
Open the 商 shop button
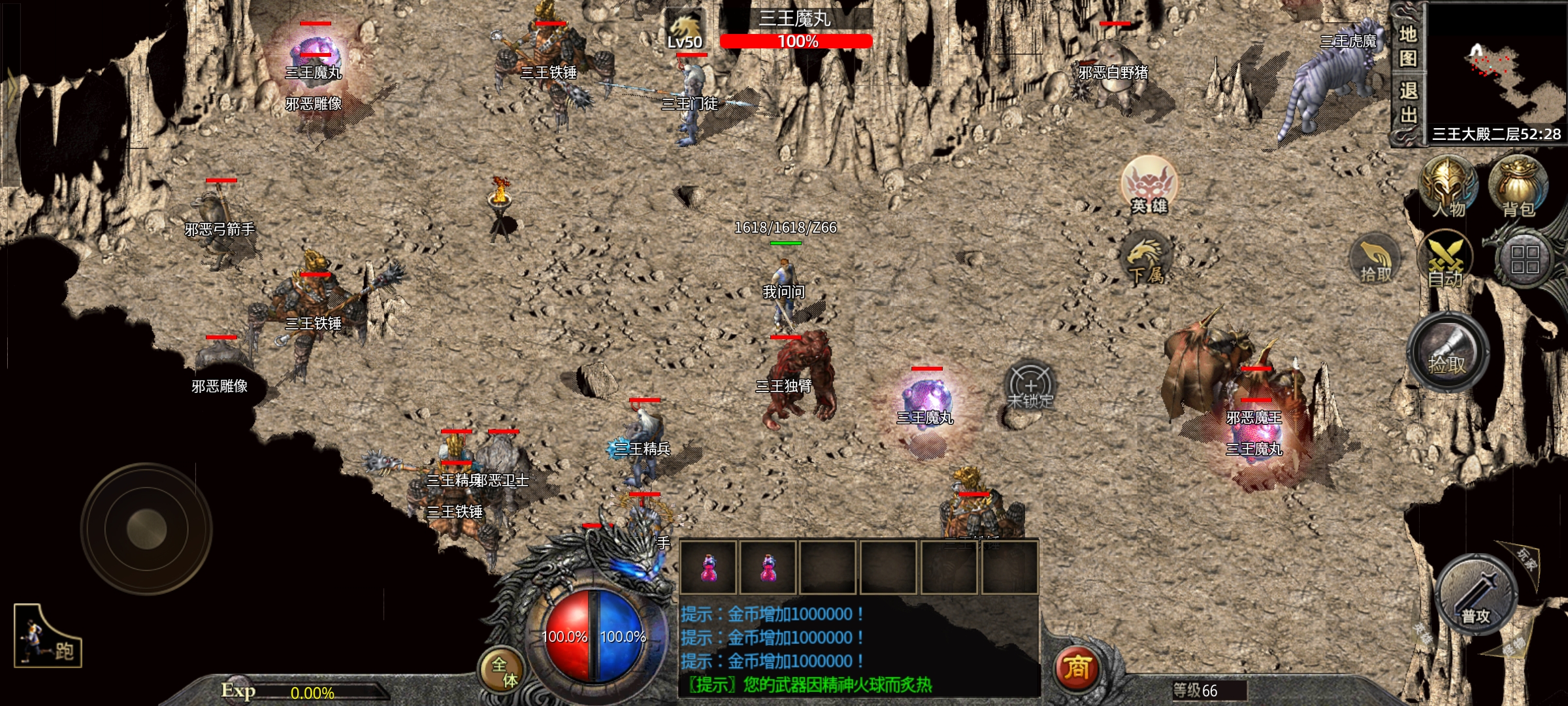point(1077,668)
